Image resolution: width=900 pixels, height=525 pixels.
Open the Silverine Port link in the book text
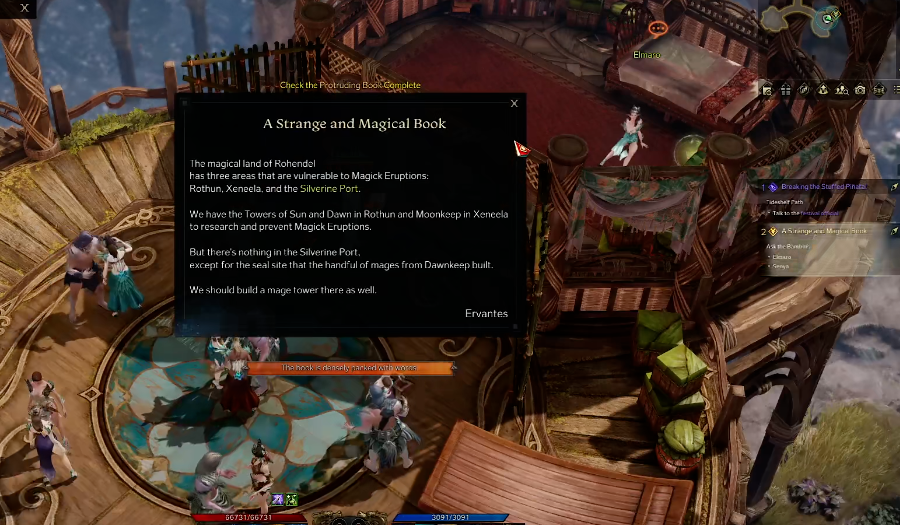pyautogui.click(x=329, y=188)
